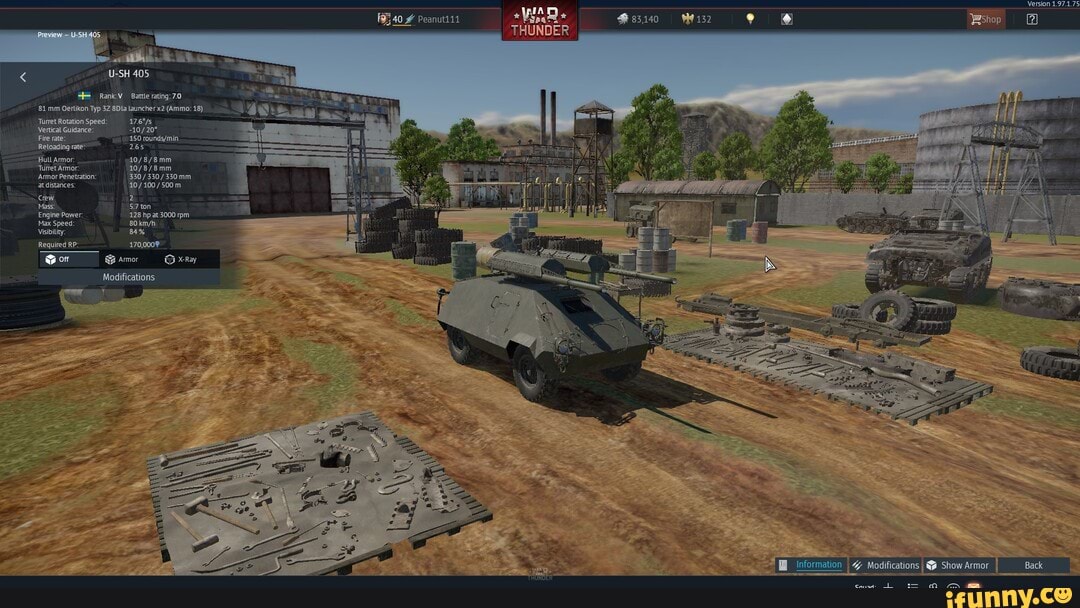The height and width of the screenshot is (608, 1080).
Task: Click the white diamond icon in the top bar
Action: [787, 19]
